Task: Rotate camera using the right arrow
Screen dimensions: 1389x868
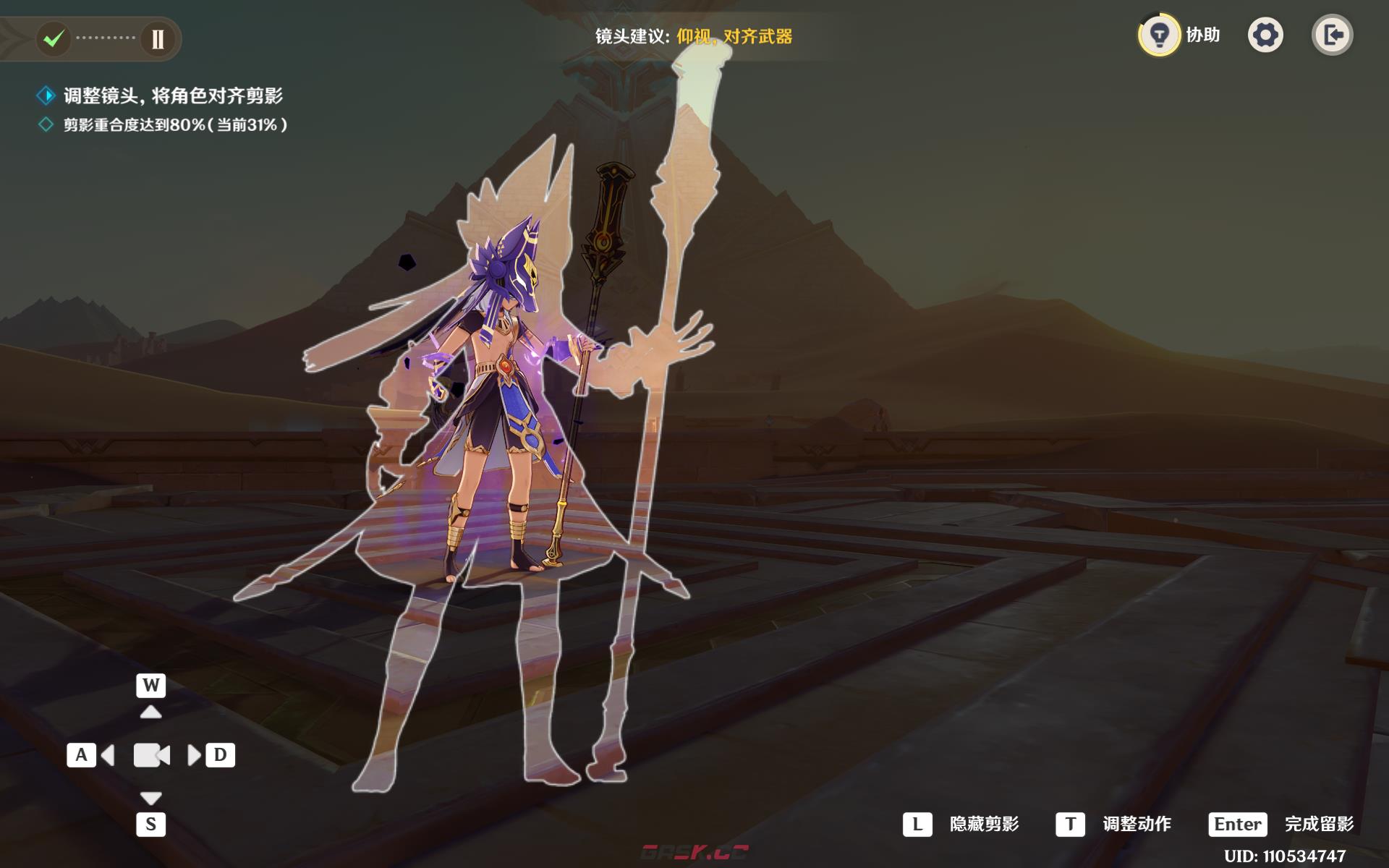Action: point(194,756)
